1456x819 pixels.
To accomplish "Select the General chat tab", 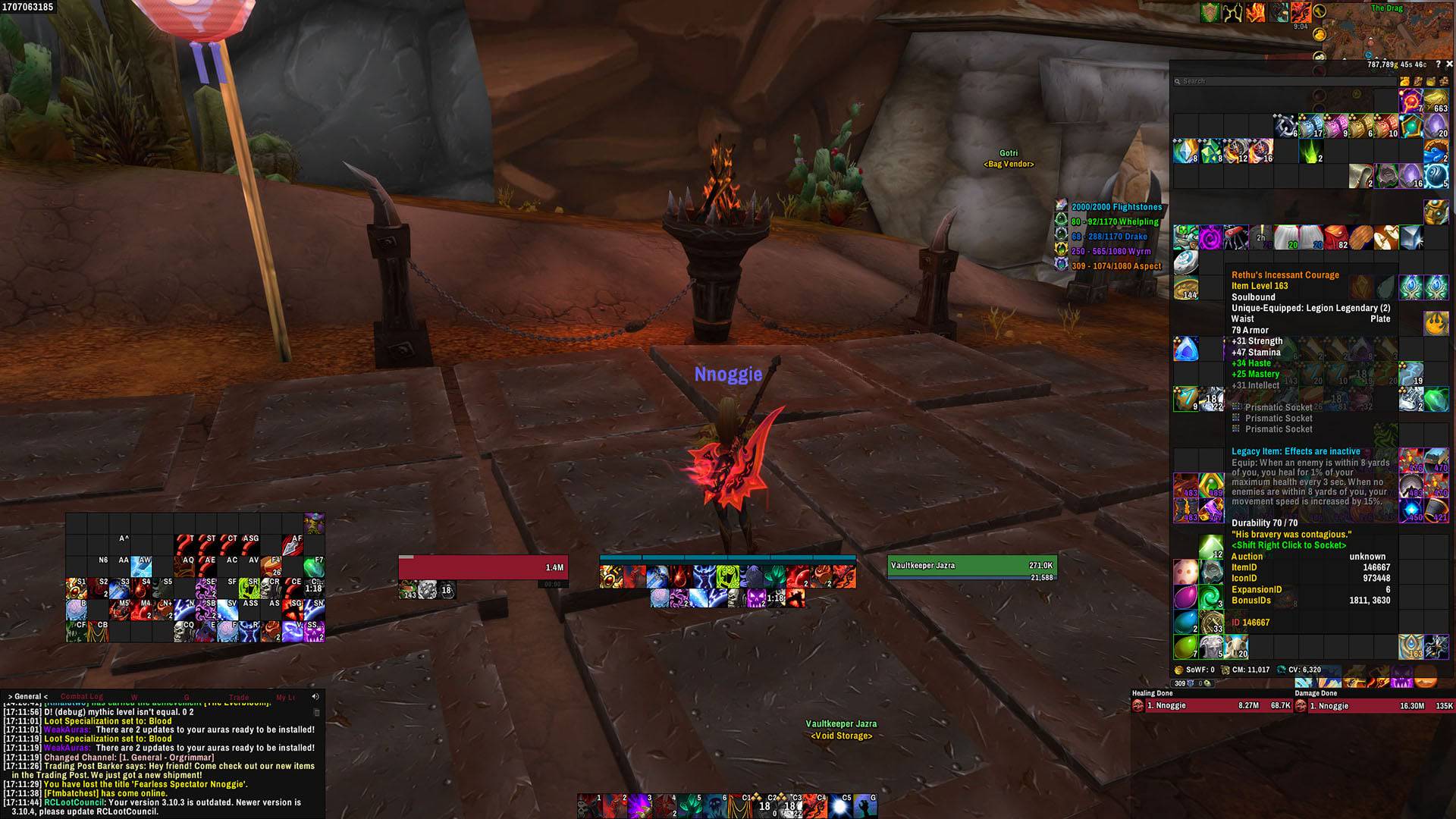I will coord(28,696).
